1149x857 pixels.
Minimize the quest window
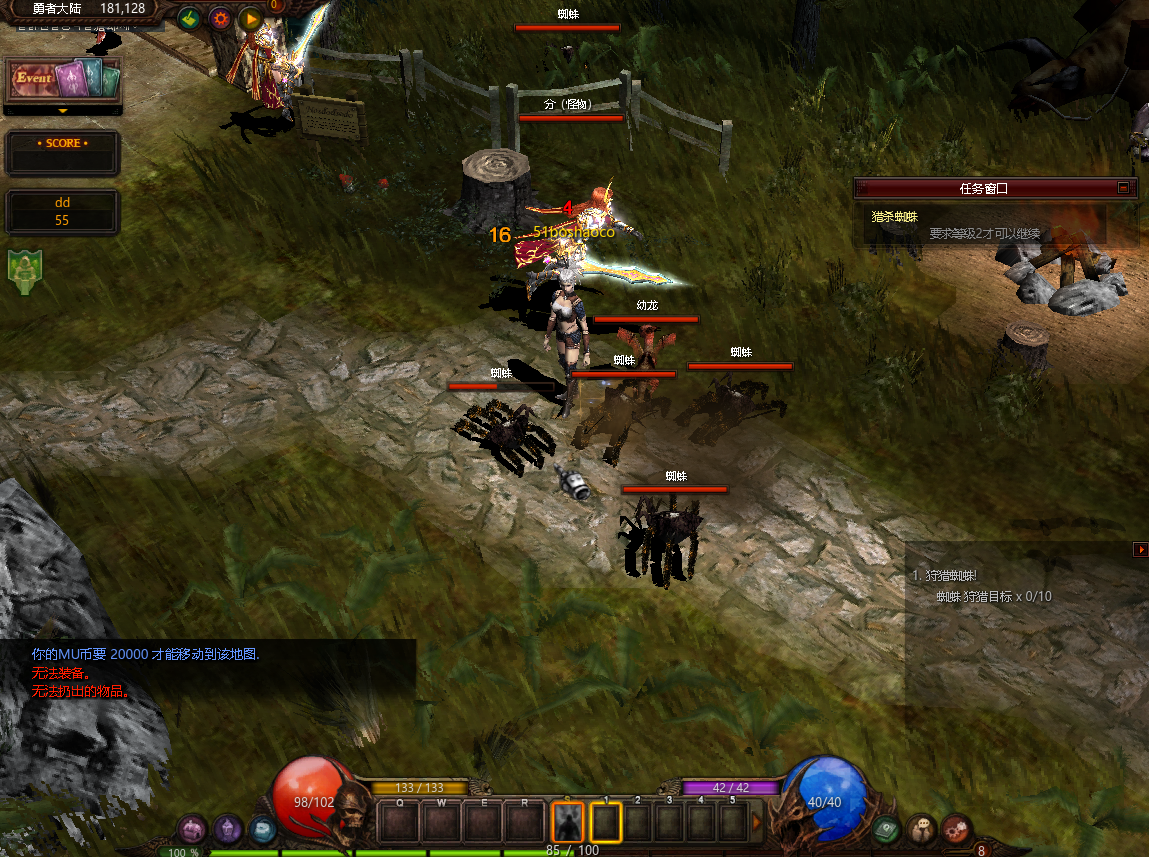coord(1123,187)
